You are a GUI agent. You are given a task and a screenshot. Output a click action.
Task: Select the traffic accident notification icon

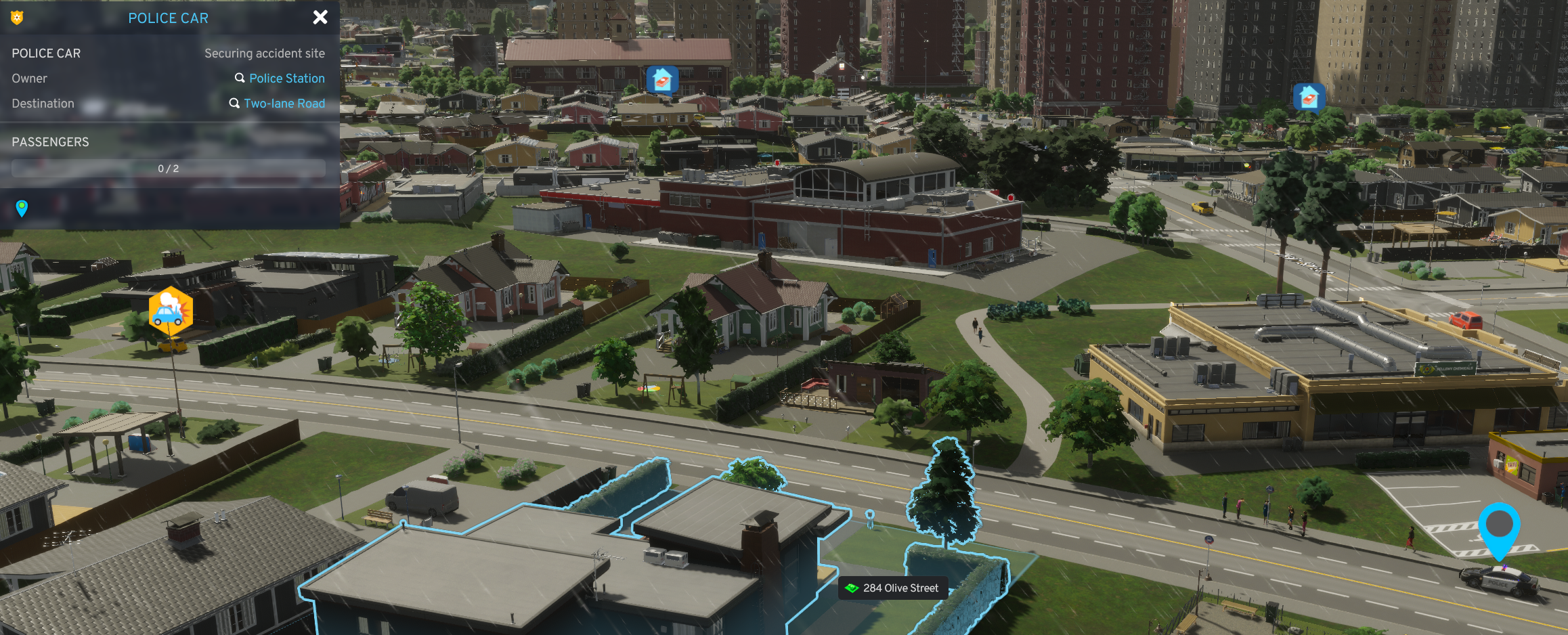pyautogui.click(x=171, y=311)
